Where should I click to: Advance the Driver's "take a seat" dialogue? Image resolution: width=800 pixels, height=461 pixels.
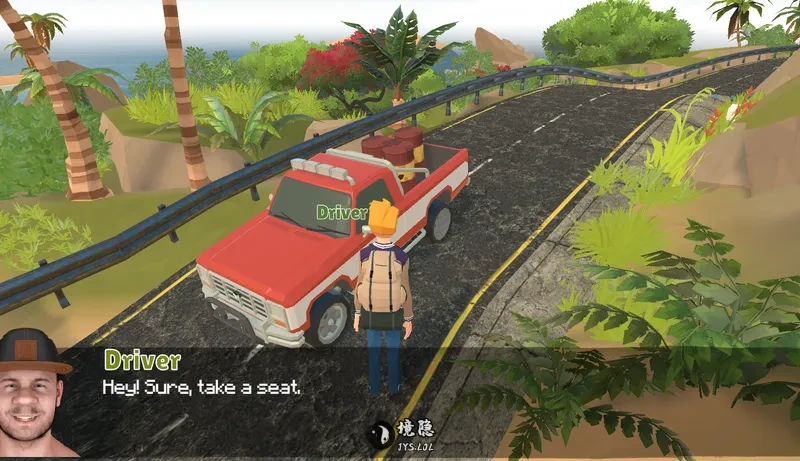click(201, 387)
